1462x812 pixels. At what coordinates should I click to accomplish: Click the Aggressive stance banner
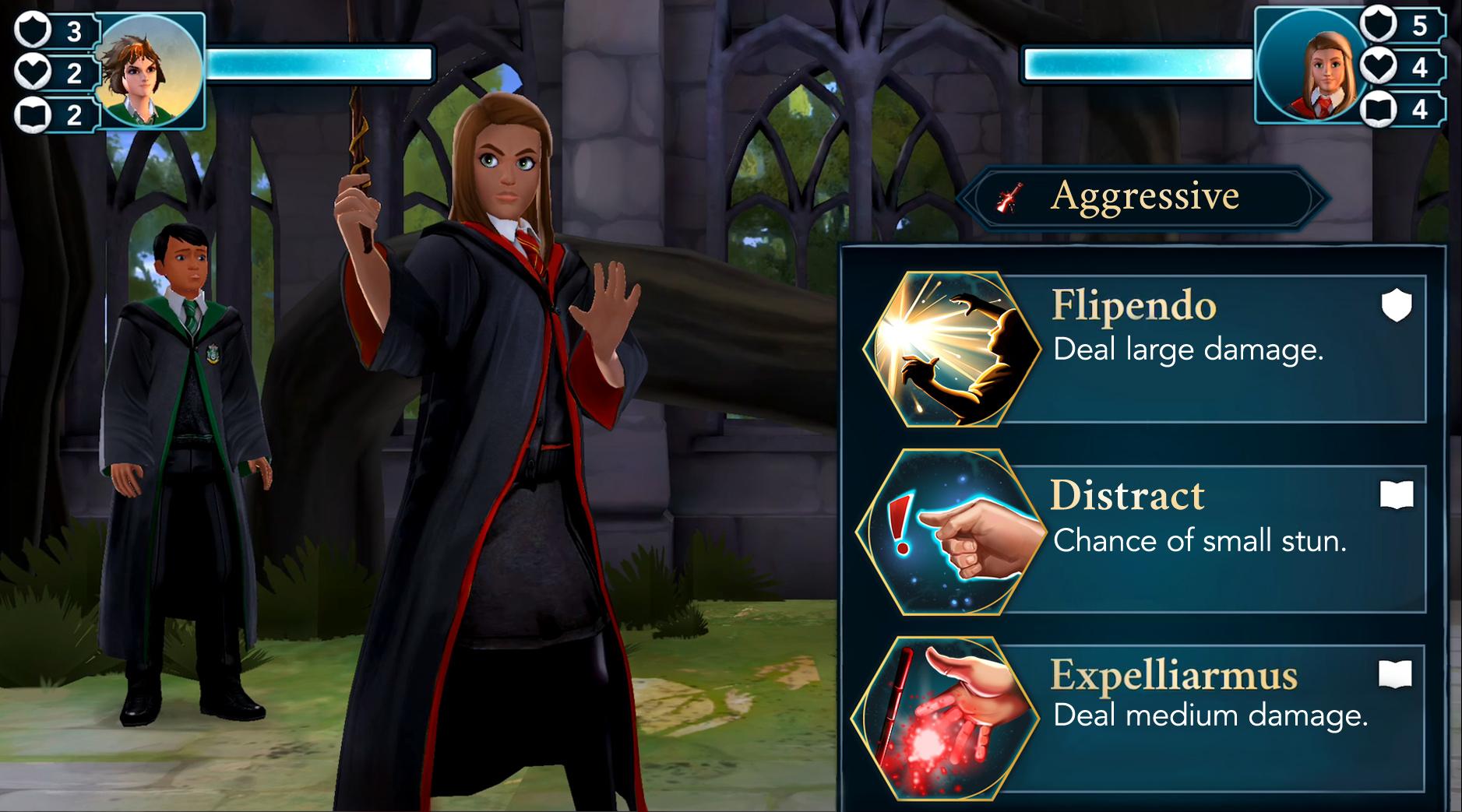pyautogui.click(x=1143, y=197)
